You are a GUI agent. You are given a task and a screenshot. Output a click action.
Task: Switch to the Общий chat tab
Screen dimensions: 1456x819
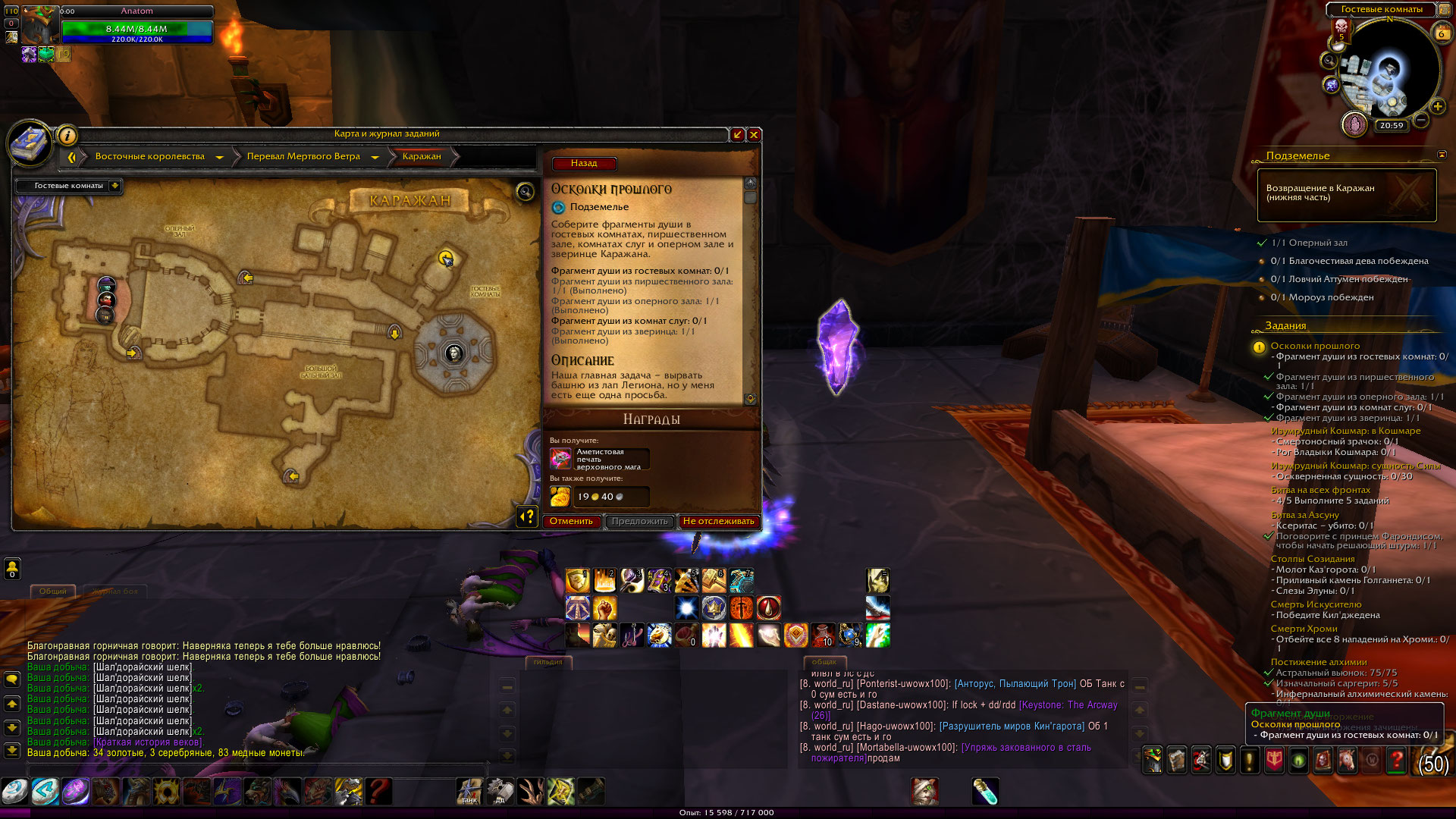click(x=53, y=591)
